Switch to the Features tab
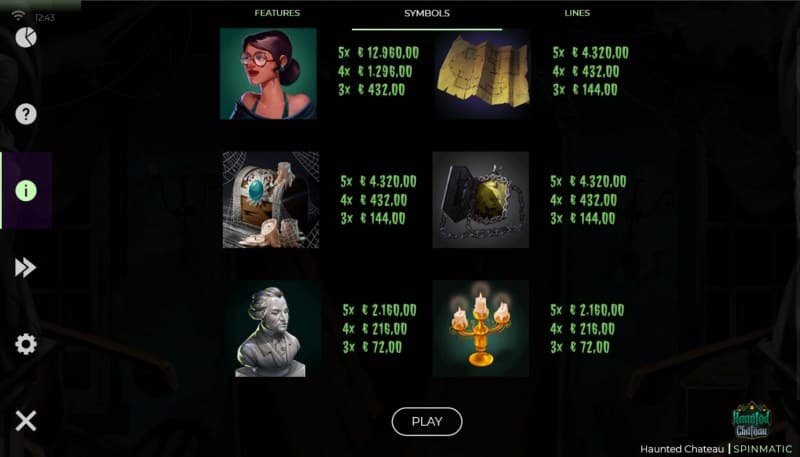The height and width of the screenshot is (457, 800). tap(277, 13)
